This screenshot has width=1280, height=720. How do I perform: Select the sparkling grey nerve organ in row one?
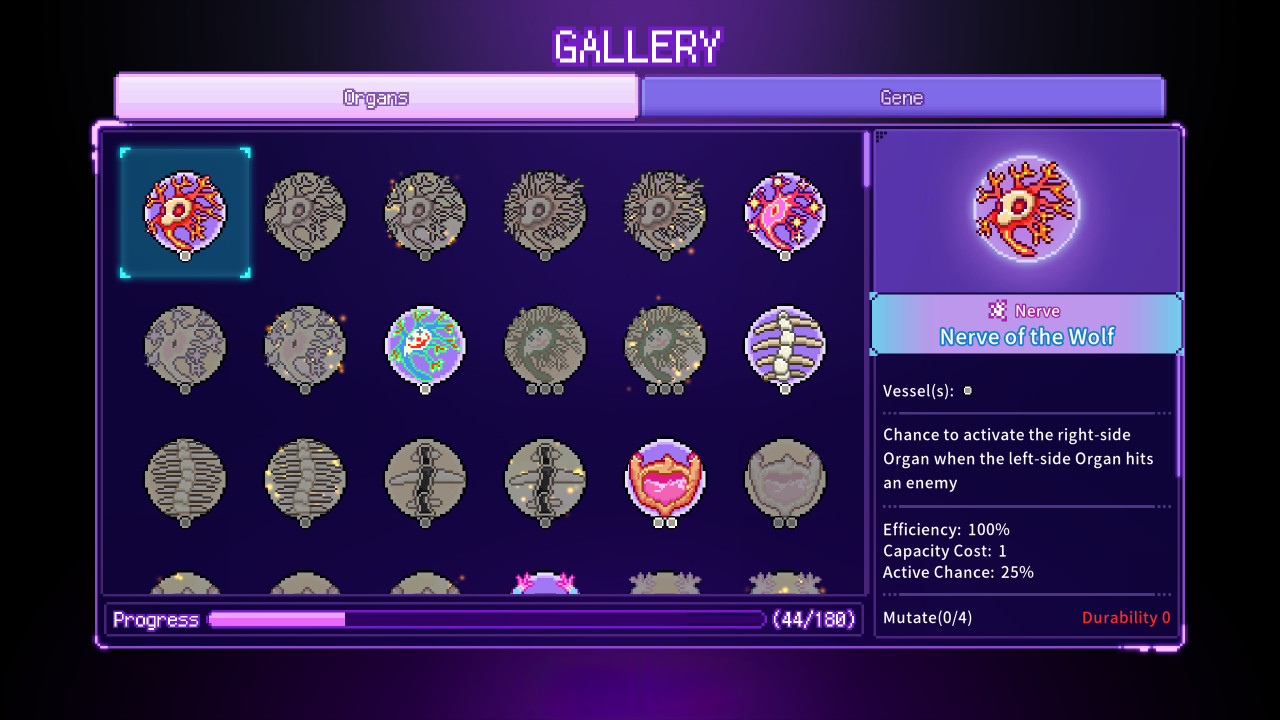[x=425, y=212]
